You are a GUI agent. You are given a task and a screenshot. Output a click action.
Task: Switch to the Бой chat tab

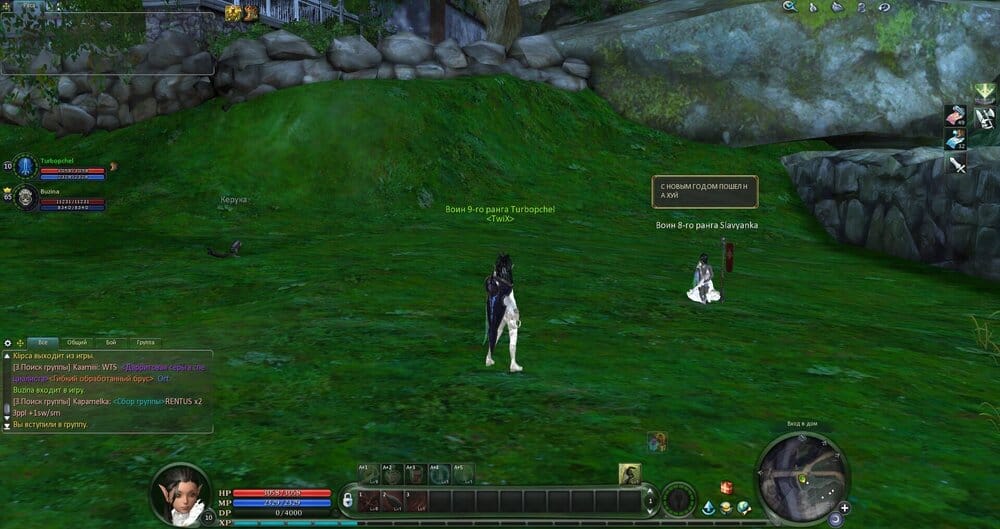click(x=111, y=342)
